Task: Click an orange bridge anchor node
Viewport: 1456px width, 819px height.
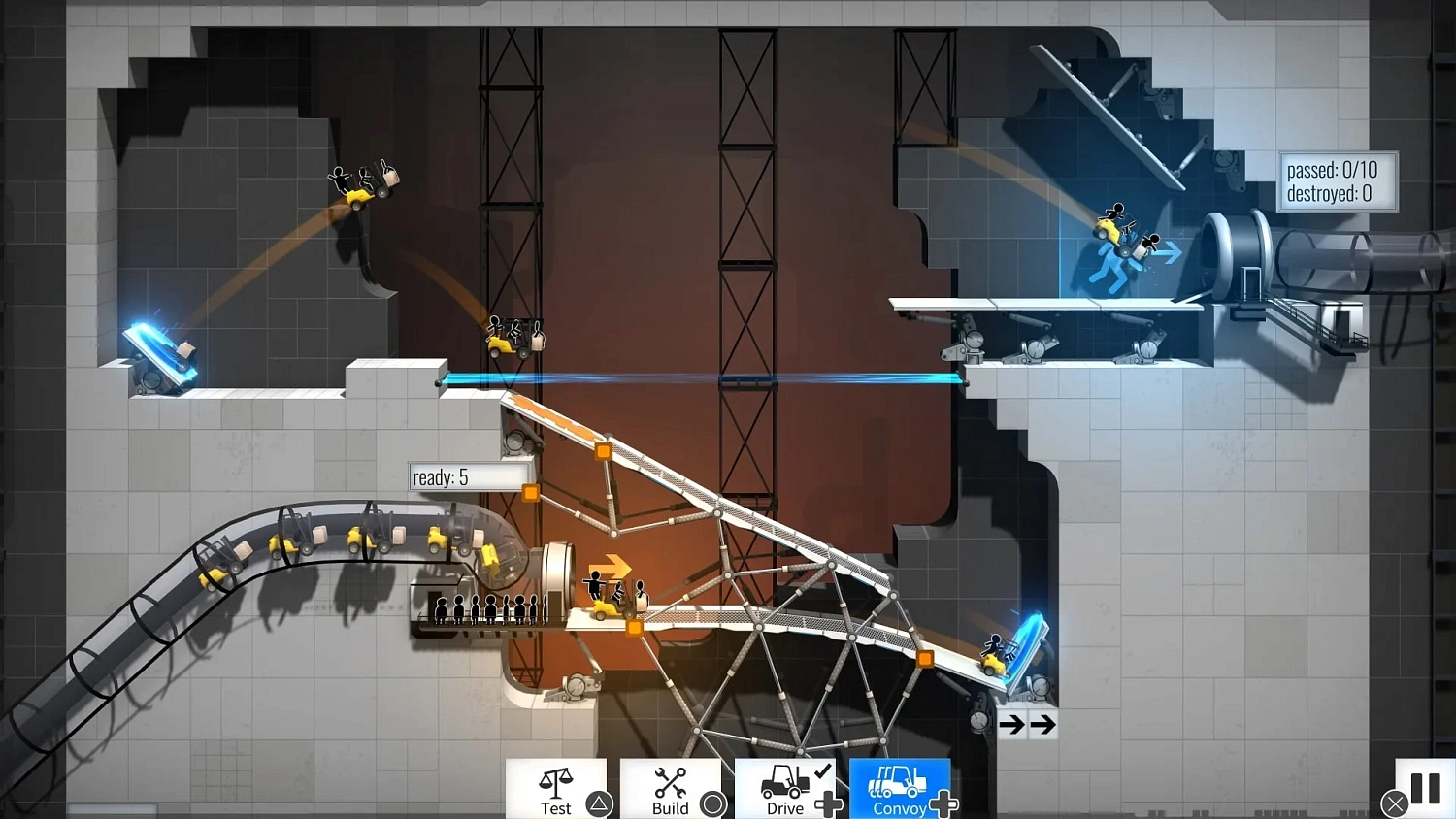Action: (x=603, y=449)
